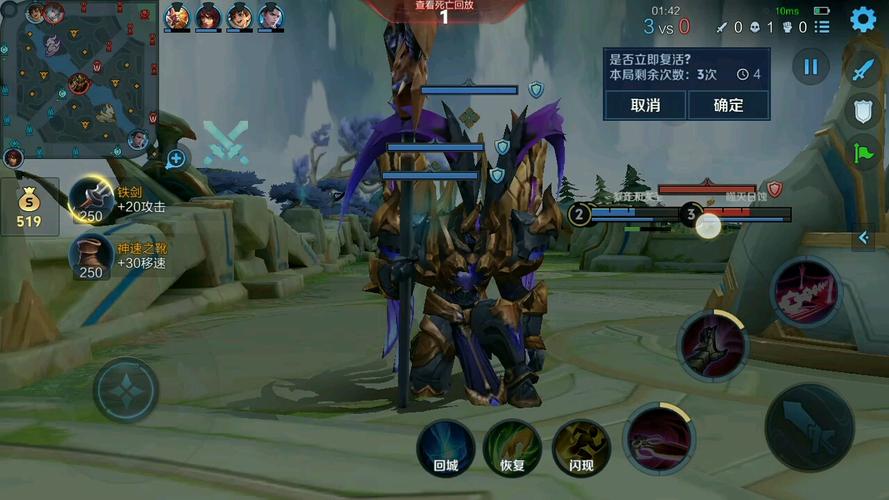Buy the 铁剑 +20 attack item
Image resolution: width=889 pixels, height=500 pixels.
point(91,199)
